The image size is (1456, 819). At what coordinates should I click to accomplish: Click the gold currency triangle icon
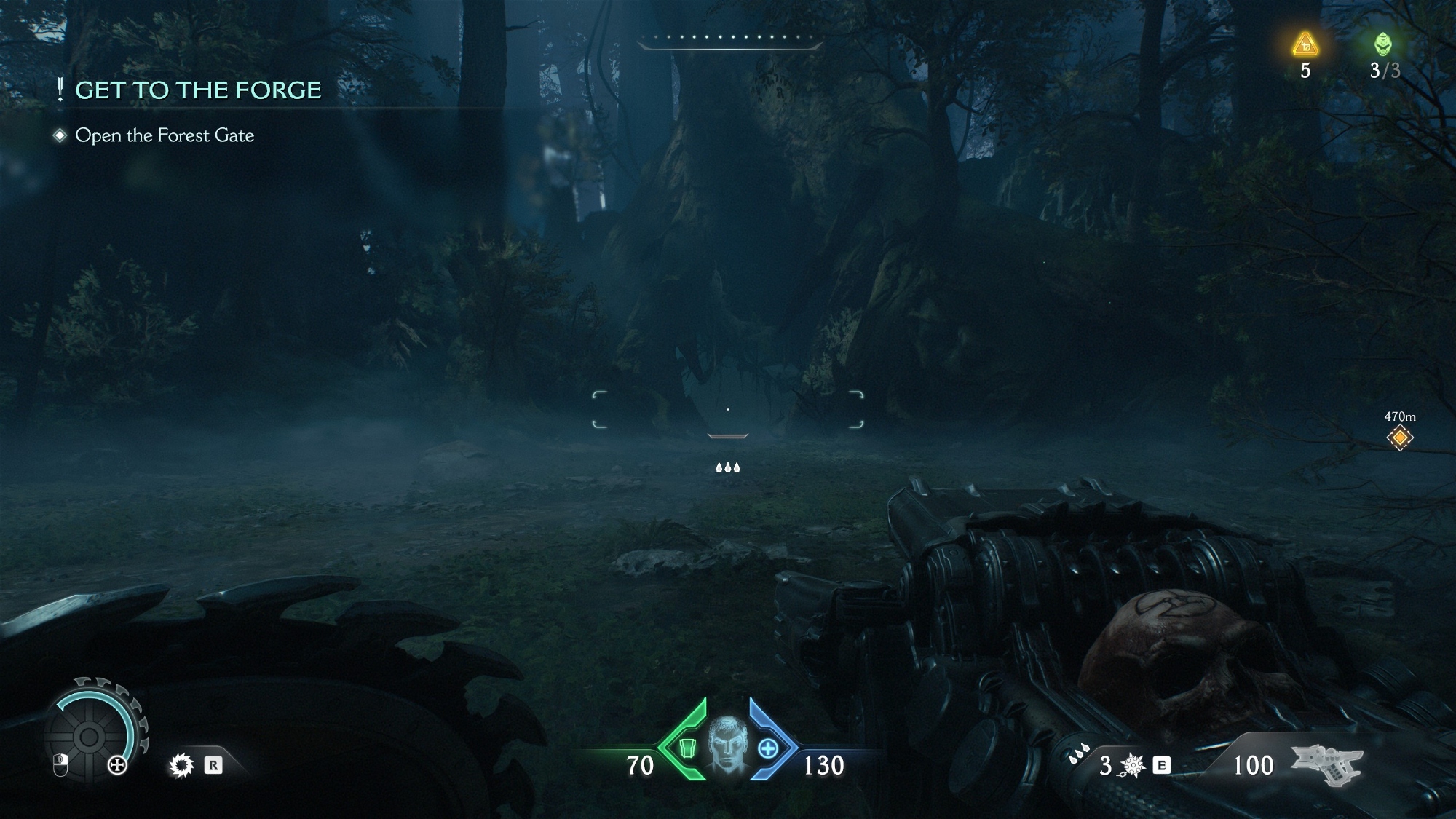pyautogui.click(x=1305, y=45)
